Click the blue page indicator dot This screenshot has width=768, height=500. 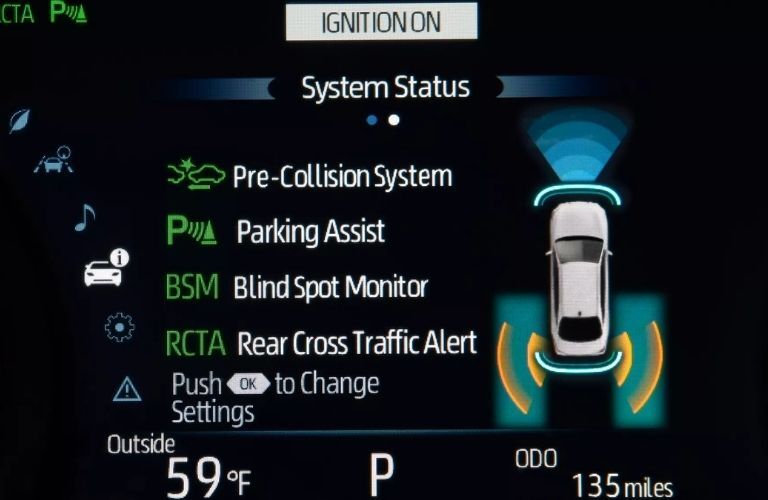tap(372, 120)
